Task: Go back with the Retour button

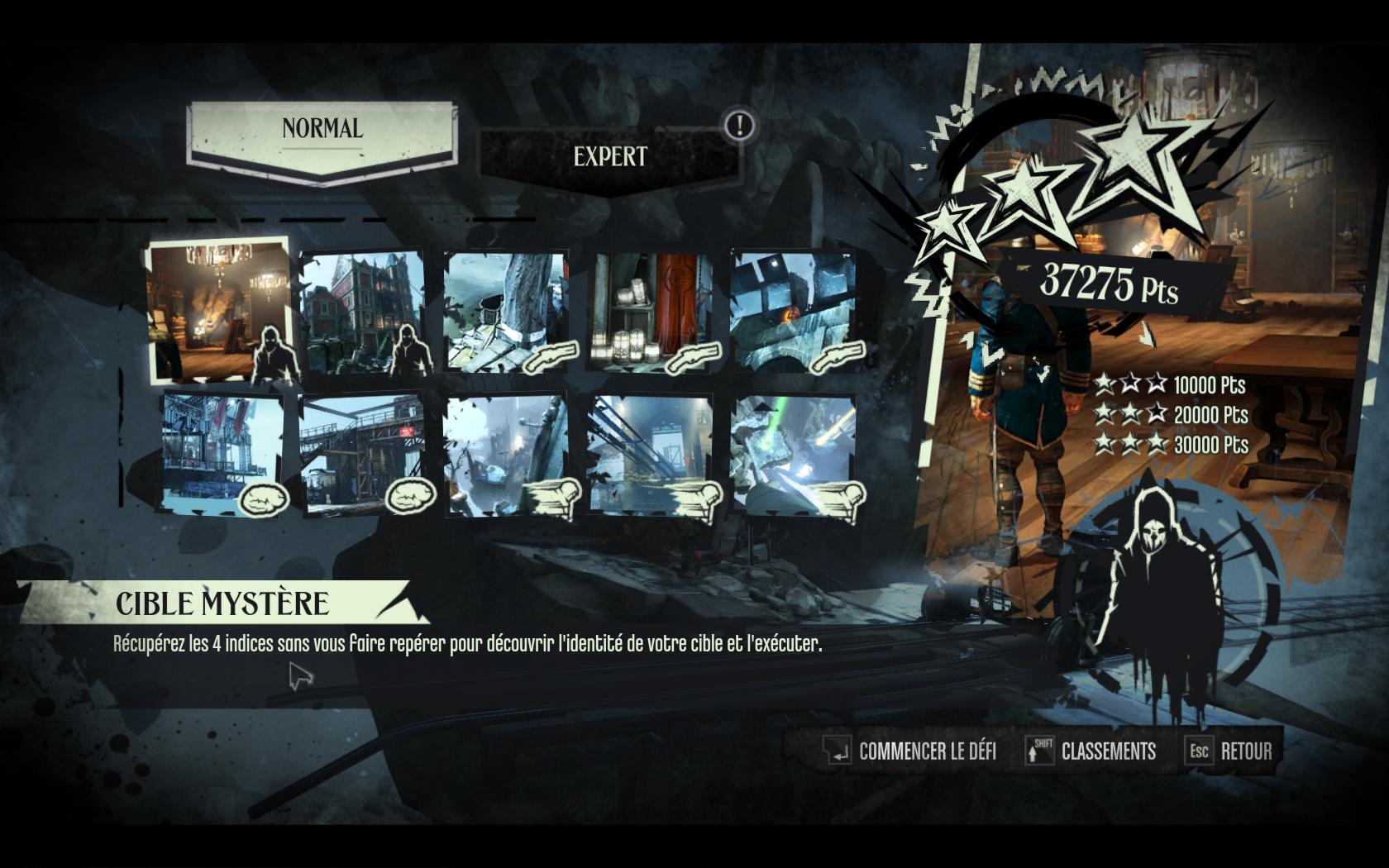Action: point(1229,751)
